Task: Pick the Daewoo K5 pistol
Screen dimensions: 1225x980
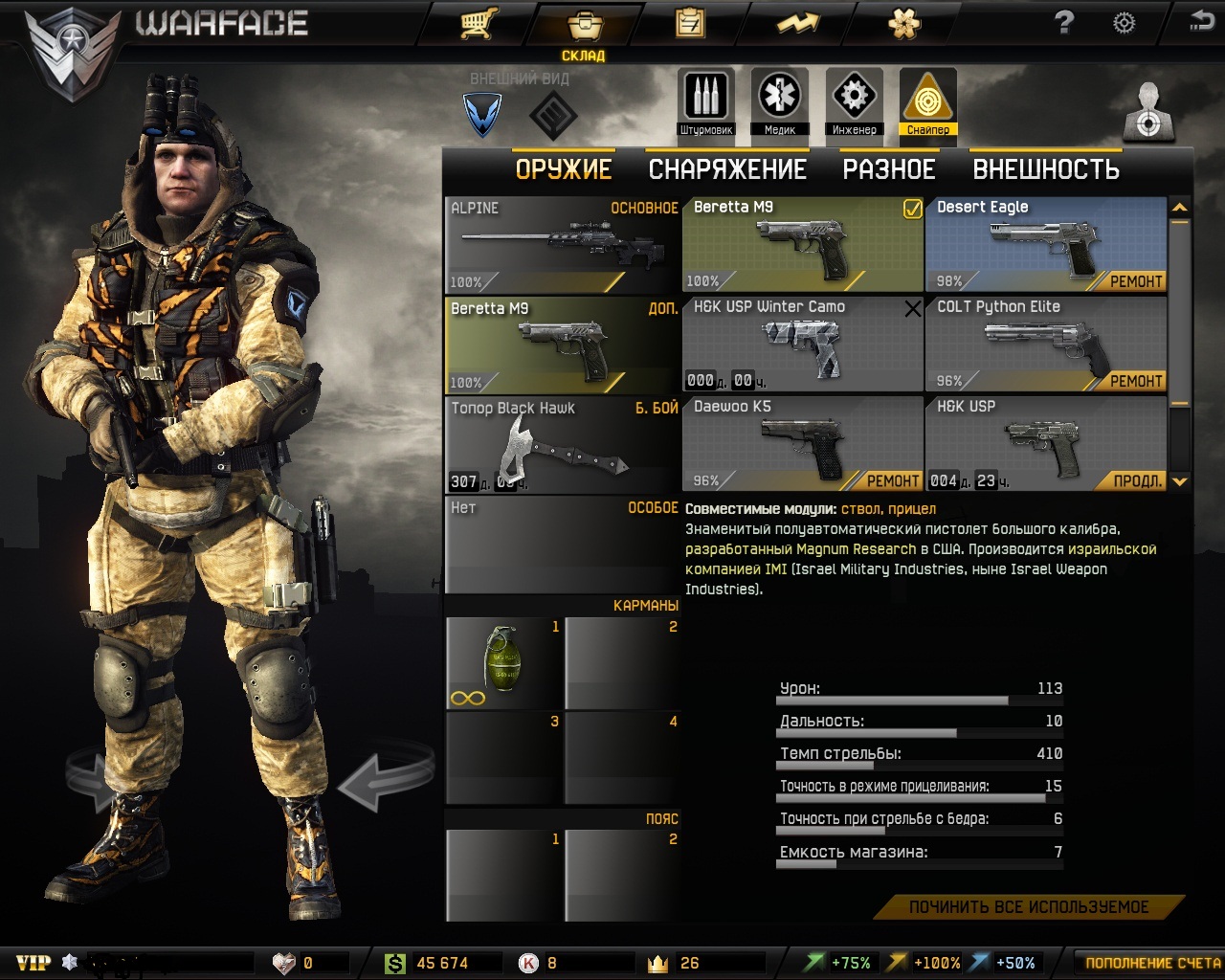Action: (802, 444)
